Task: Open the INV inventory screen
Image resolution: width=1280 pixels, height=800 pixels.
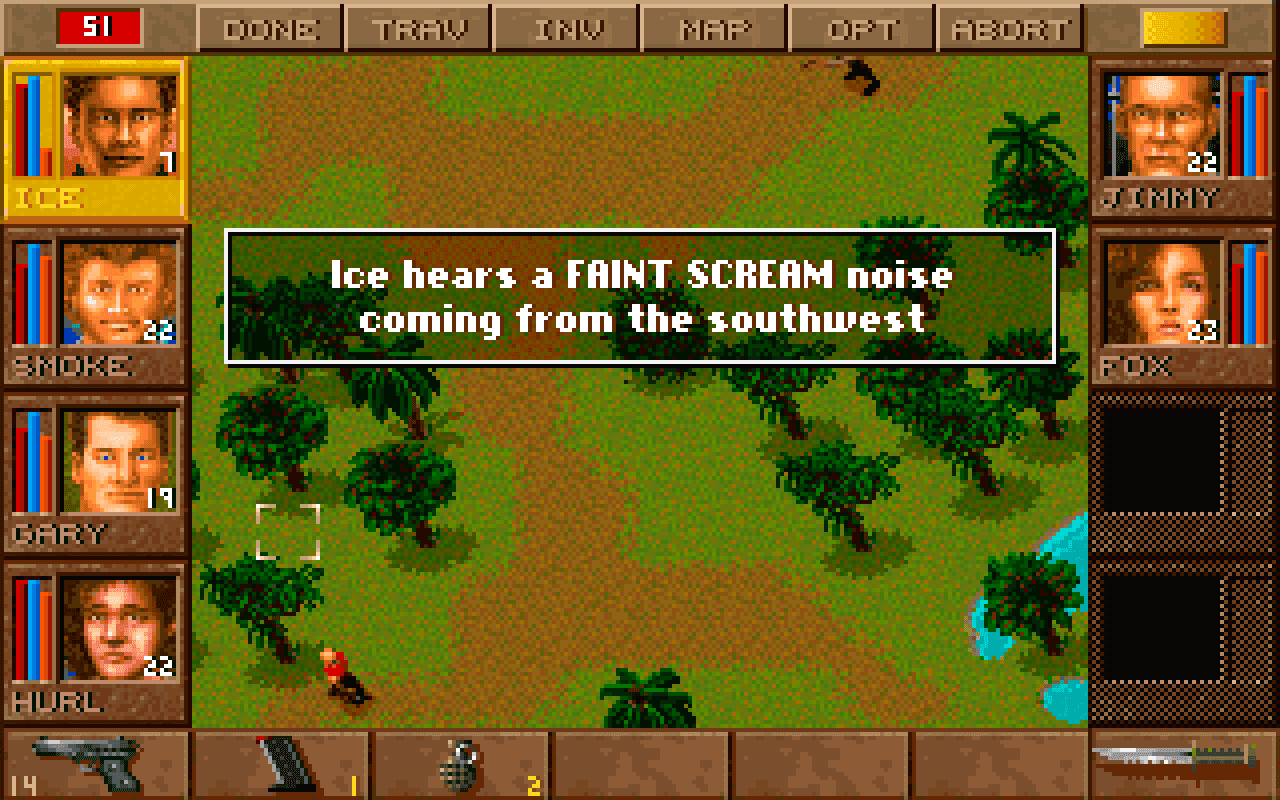Action: [x=565, y=27]
